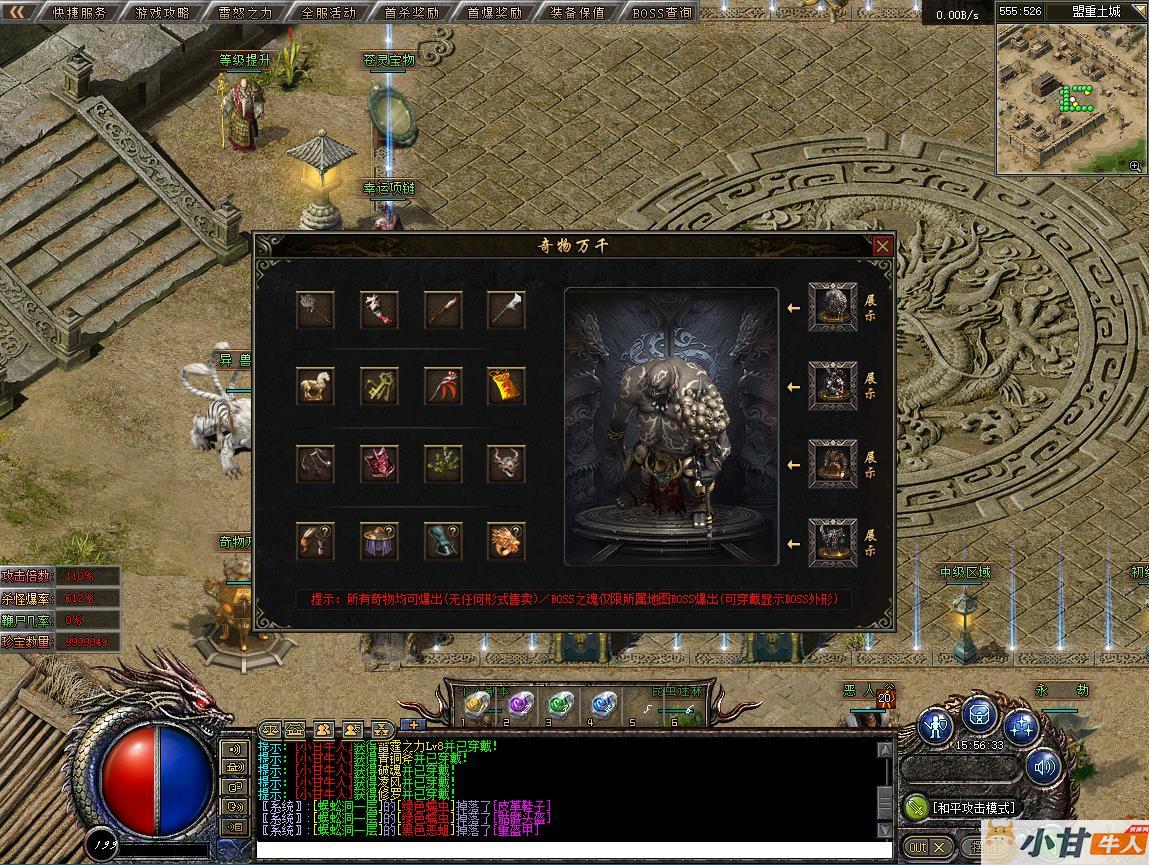
Task: Collapse the top menu bar with the arrow button
Action: pyautogui.click(x=17, y=12)
